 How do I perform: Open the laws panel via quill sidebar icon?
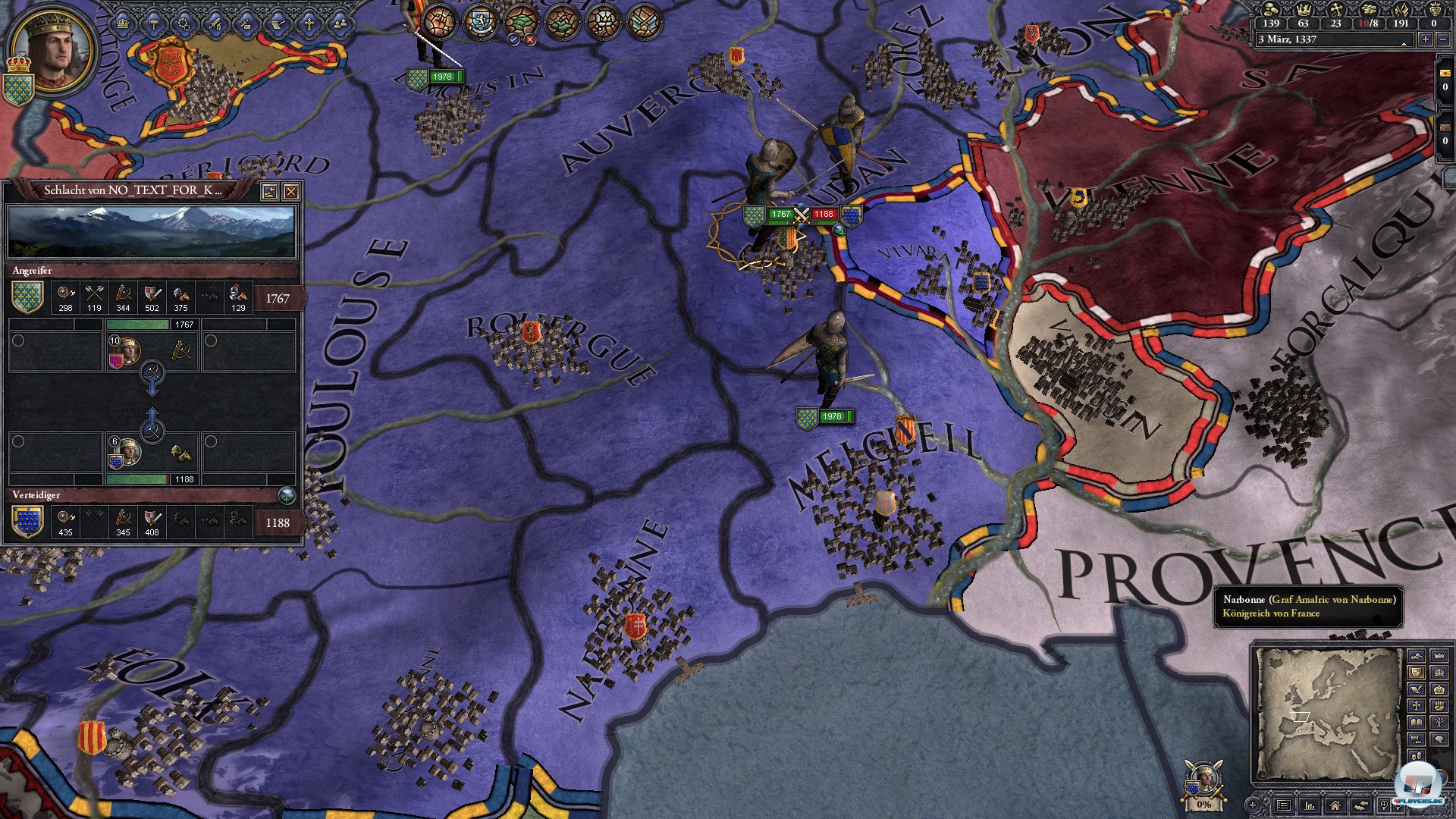pos(1417,689)
